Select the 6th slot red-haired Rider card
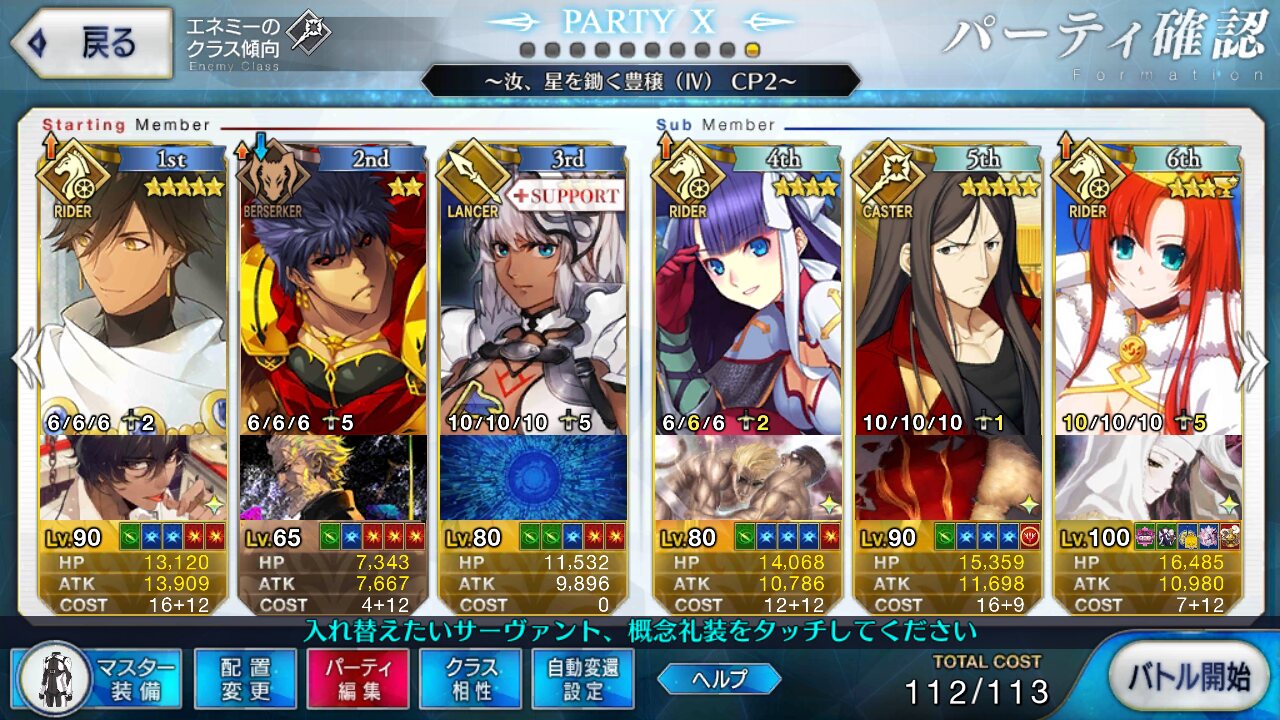Viewport: 1280px width, 720px height. click(1148, 300)
